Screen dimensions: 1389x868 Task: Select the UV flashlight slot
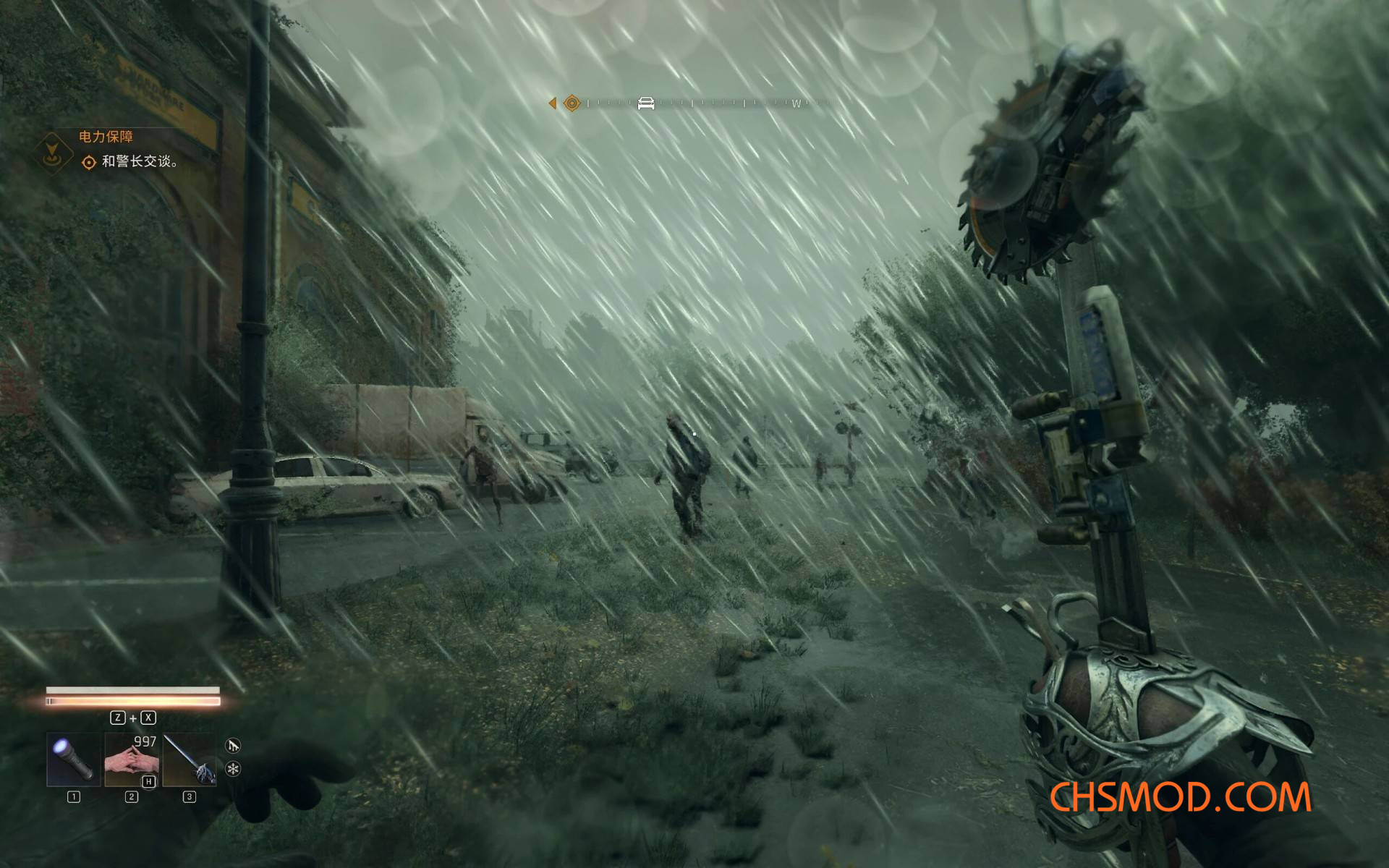[x=74, y=759]
